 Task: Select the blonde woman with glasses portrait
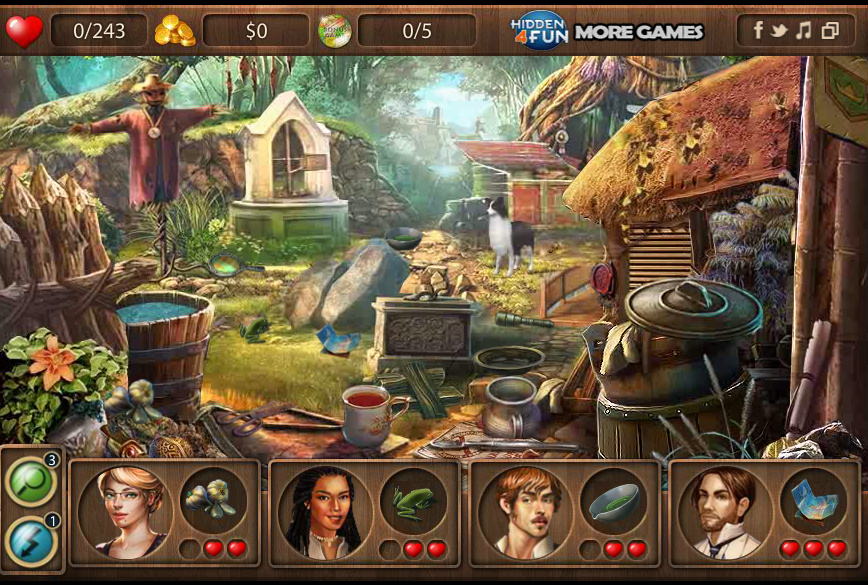point(125,512)
